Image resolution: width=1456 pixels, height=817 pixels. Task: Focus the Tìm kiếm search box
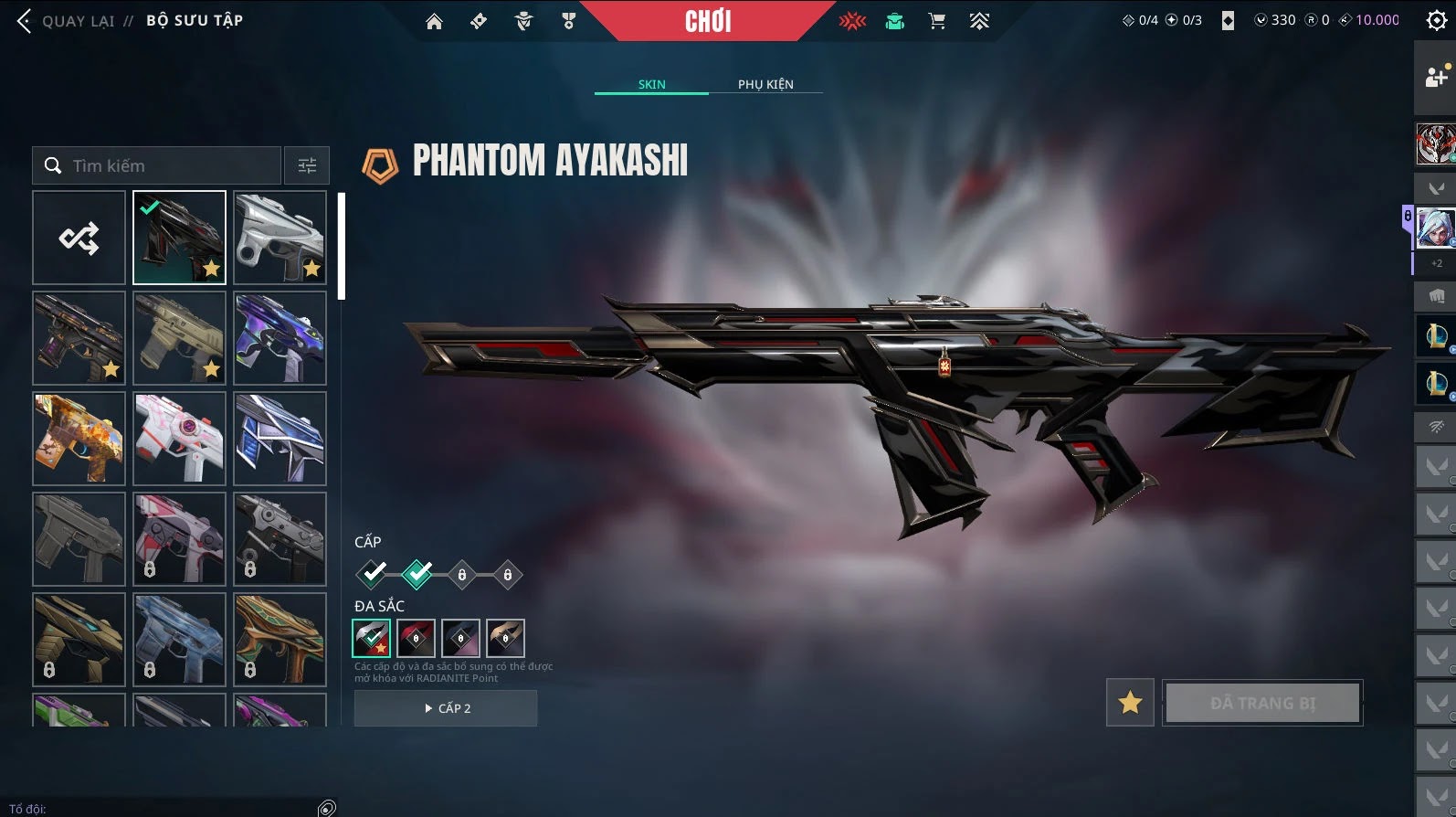coord(164,165)
